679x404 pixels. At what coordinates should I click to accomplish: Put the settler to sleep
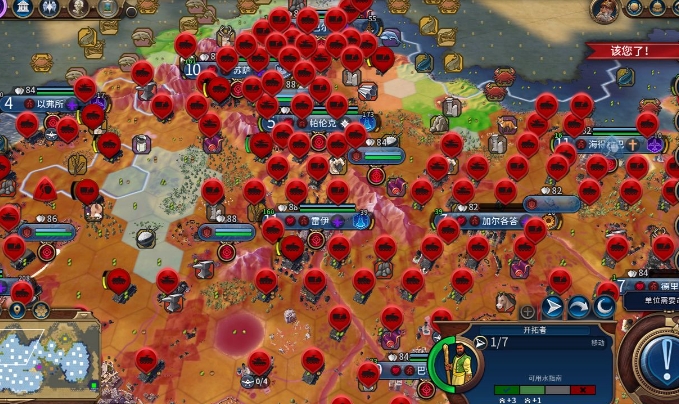click(605, 307)
